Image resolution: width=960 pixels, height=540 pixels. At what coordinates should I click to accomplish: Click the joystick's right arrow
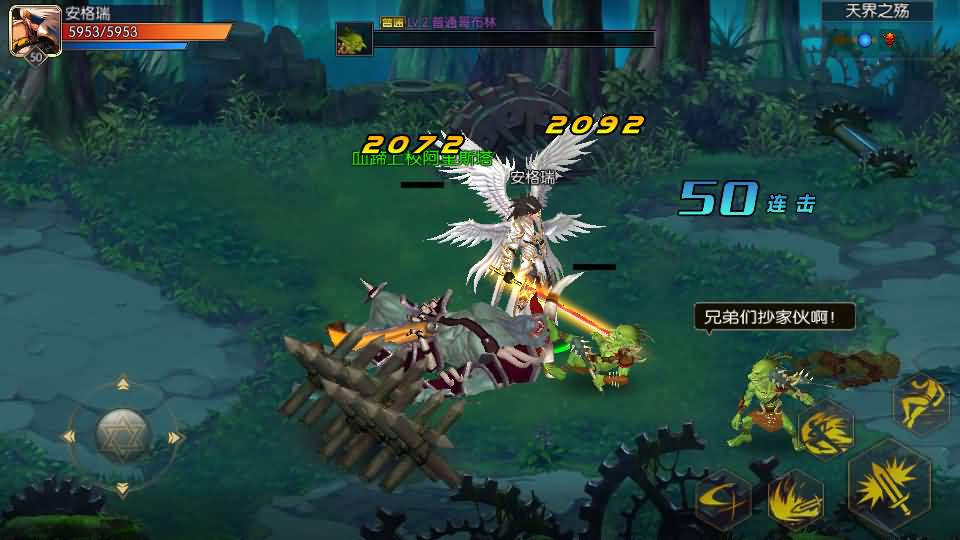pos(175,437)
